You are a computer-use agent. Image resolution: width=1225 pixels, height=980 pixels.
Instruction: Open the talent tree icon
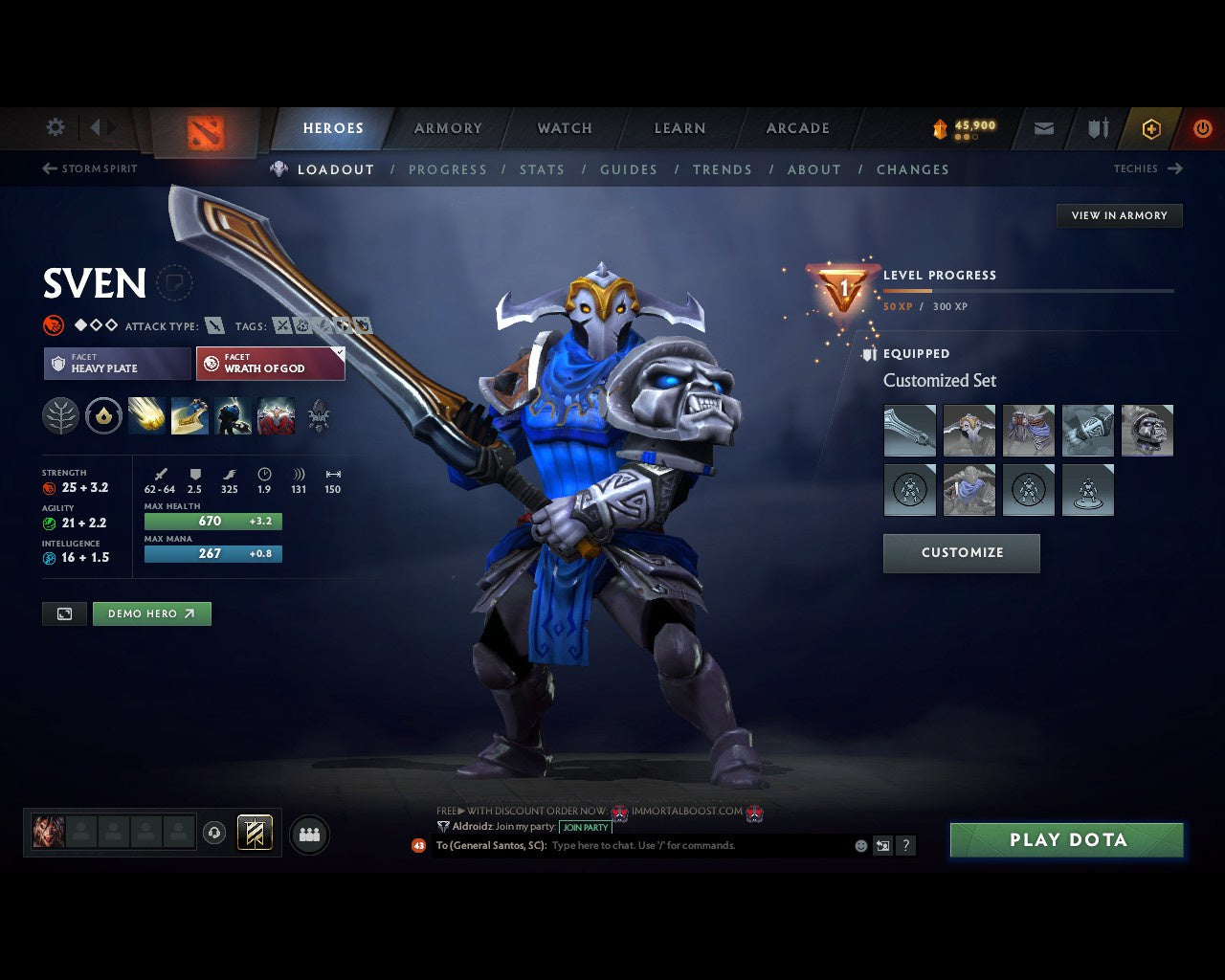coord(59,415)
